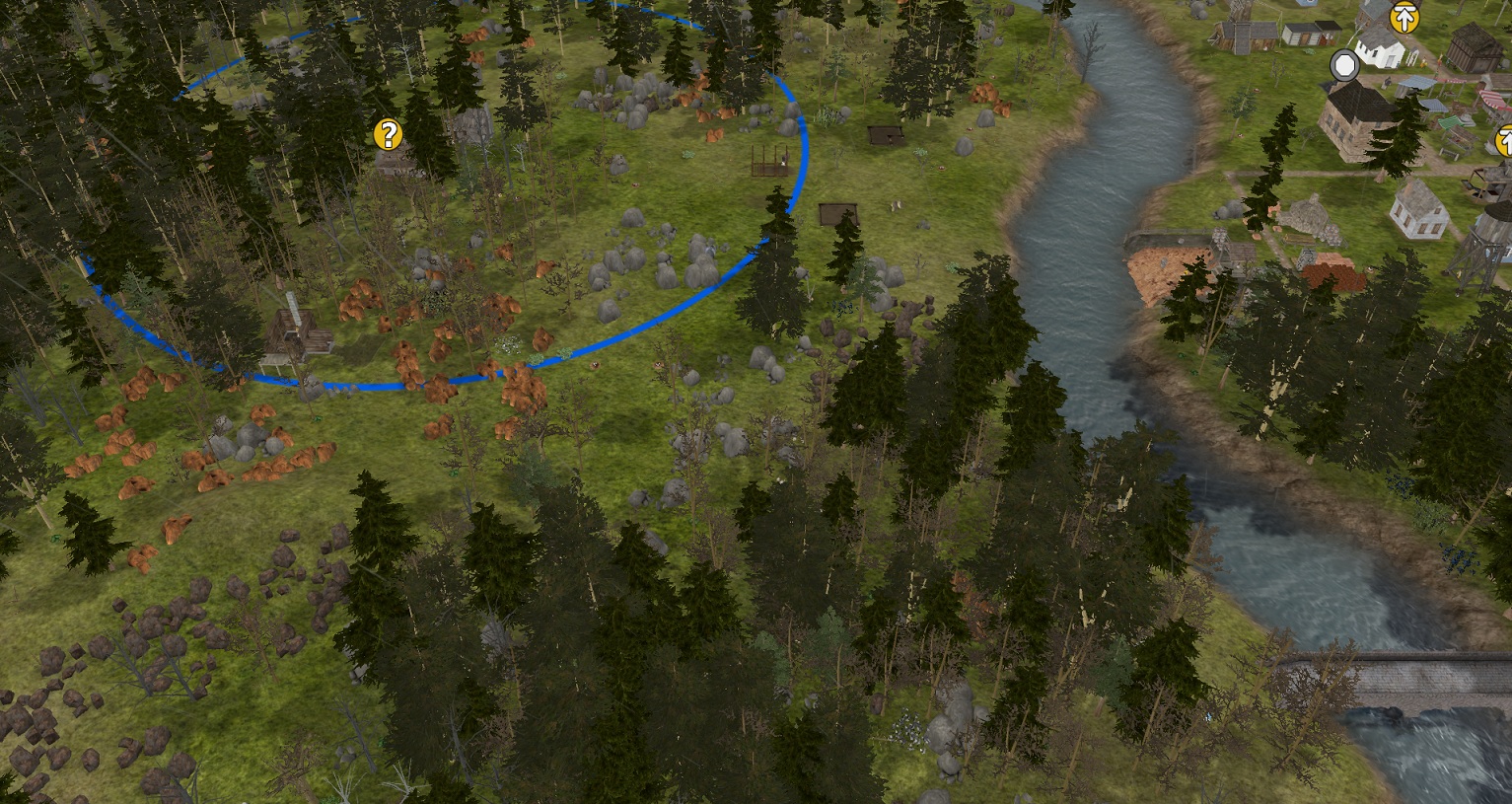Open the yellow up-arrow marker above the white house
The height and width of the screenshot is (804, 1512).
(1404, 18)
